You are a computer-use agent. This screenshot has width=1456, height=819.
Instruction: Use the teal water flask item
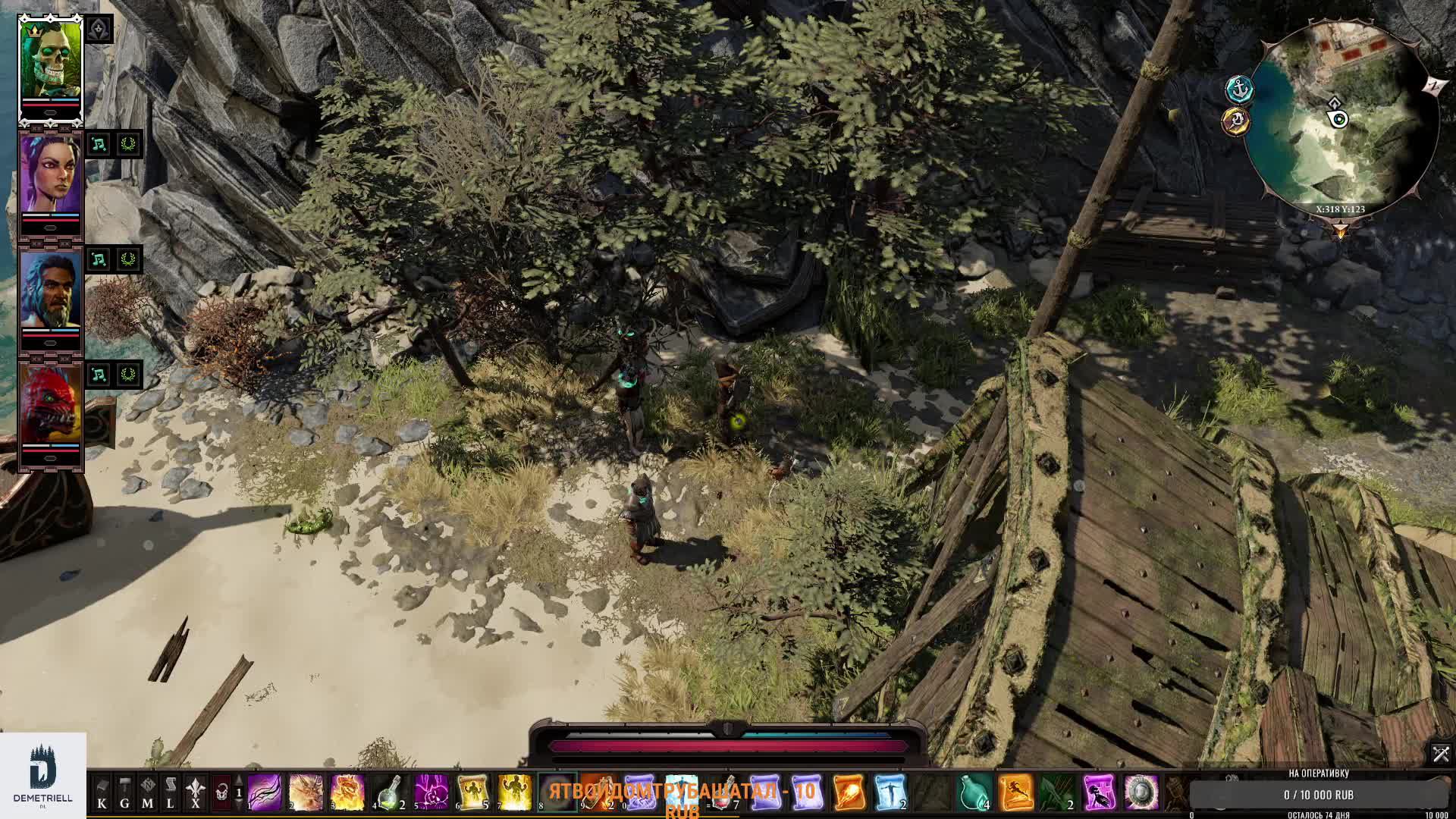974,793
